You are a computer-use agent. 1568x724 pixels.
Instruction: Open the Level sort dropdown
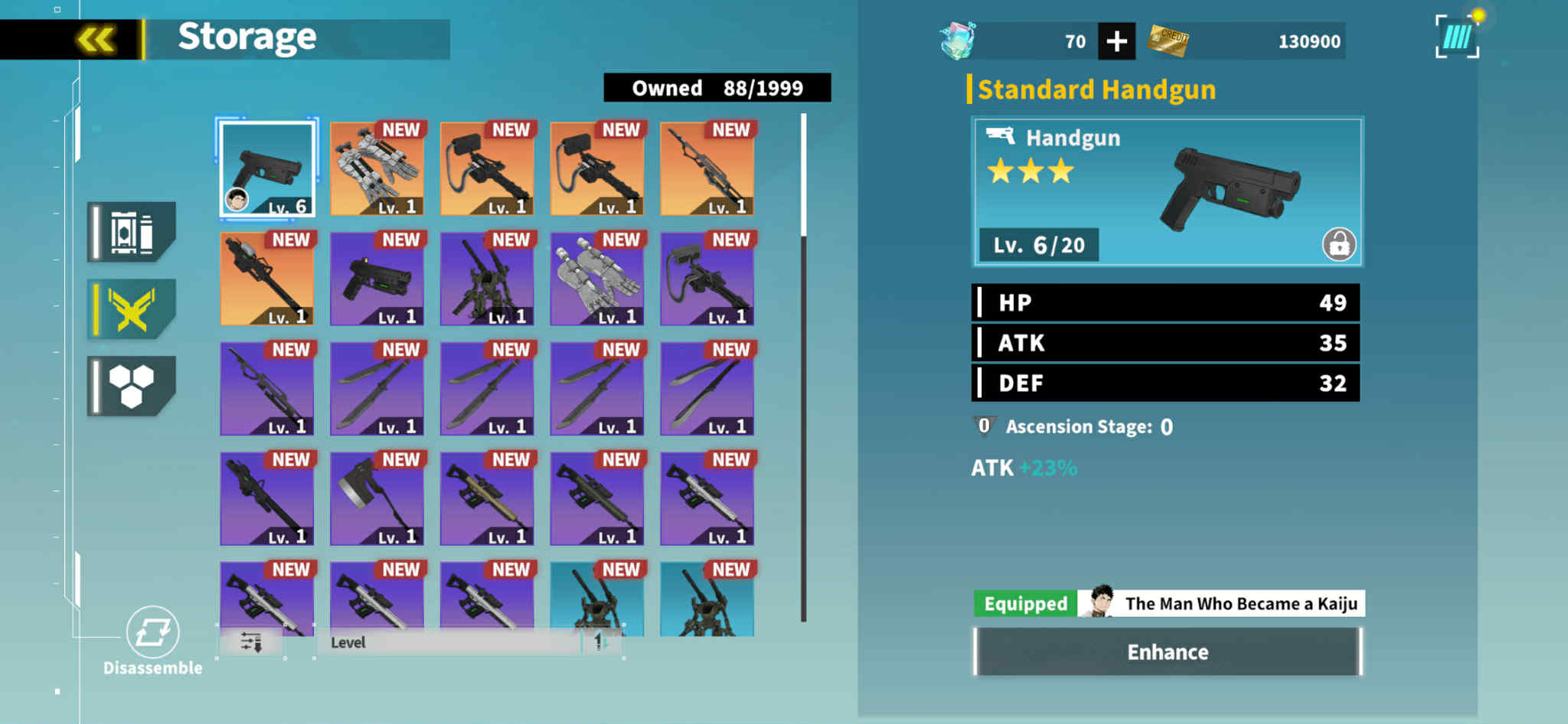[448, 643]
